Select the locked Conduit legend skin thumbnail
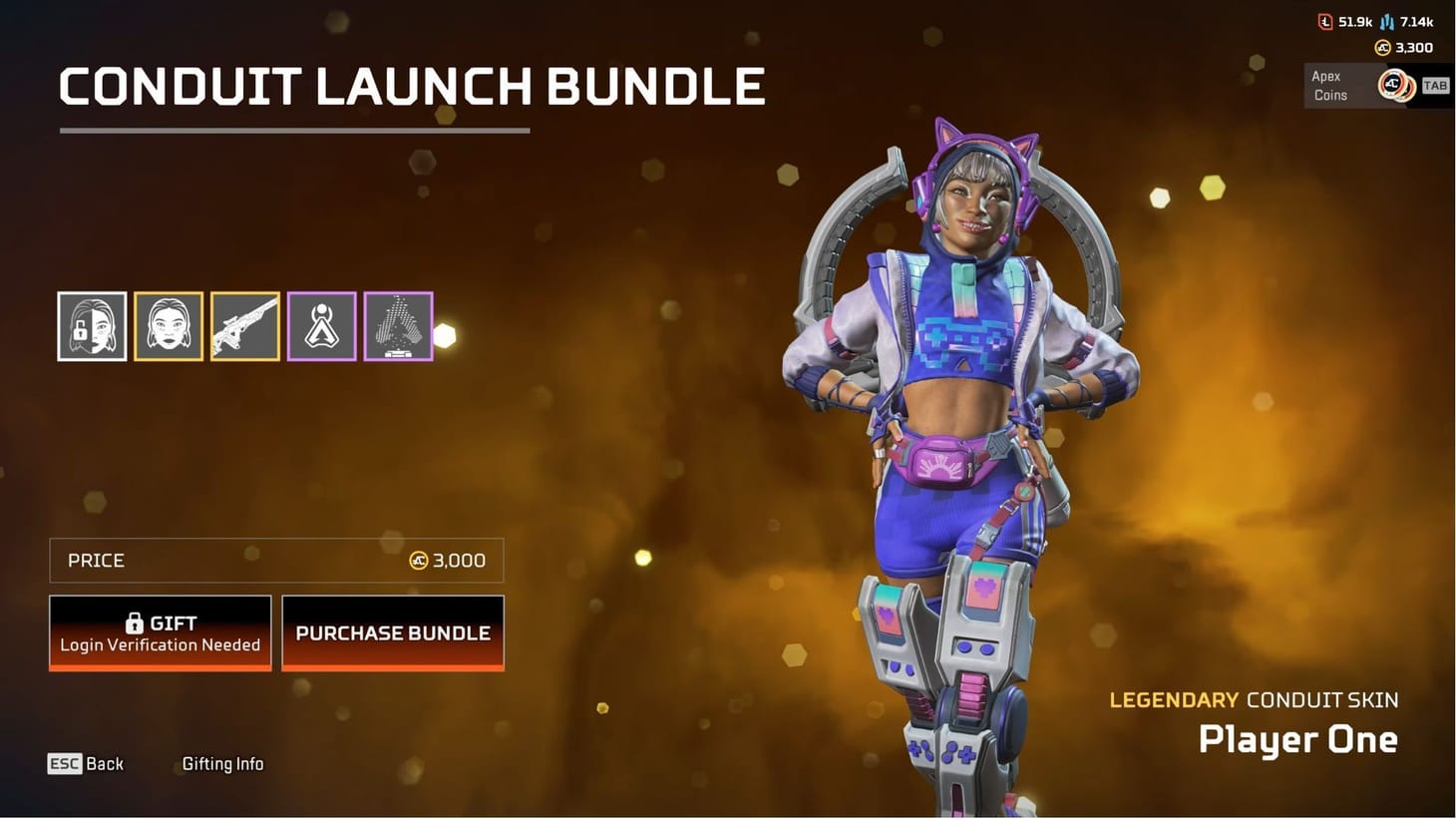1456x819 pixels. (x=92, y=325)
